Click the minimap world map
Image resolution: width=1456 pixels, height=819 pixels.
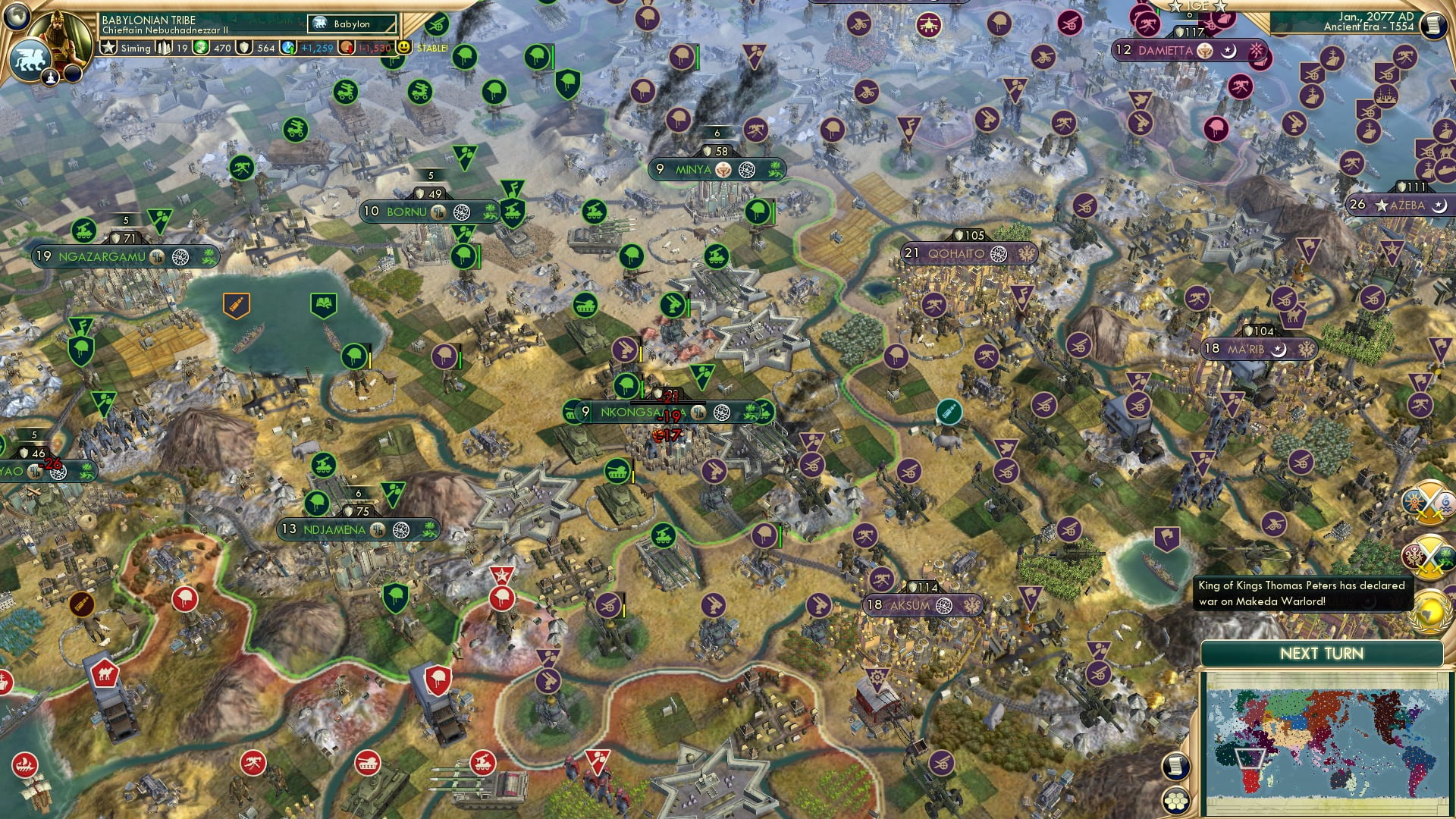(x=1332, y=739)
